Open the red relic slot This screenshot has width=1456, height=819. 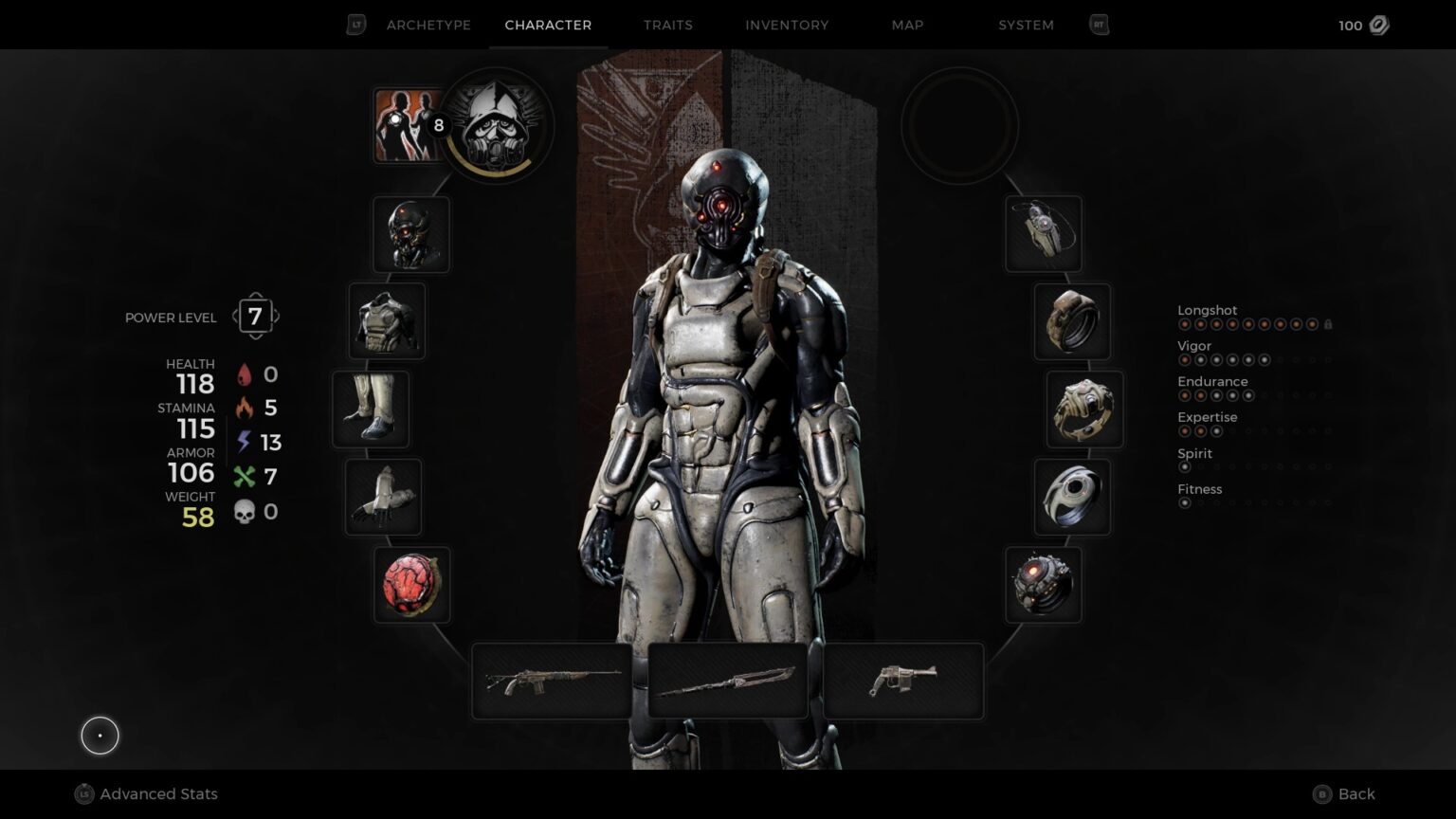click(411, 583)
